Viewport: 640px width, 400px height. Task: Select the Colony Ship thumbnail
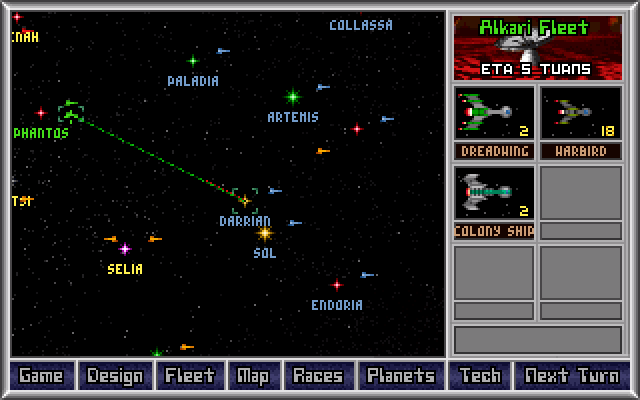[x=494, y=193]
